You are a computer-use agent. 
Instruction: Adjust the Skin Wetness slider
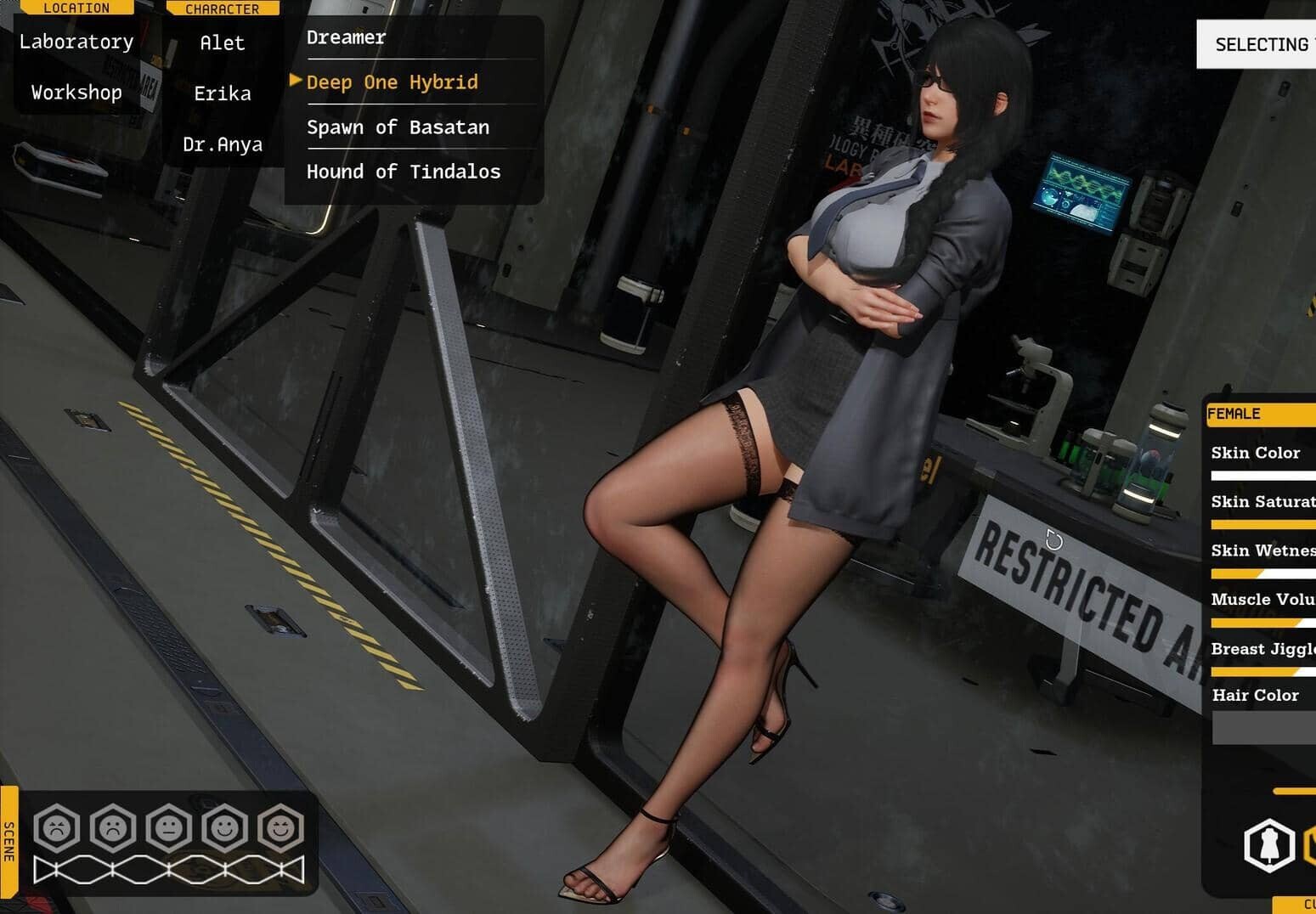coord(1262,574)
